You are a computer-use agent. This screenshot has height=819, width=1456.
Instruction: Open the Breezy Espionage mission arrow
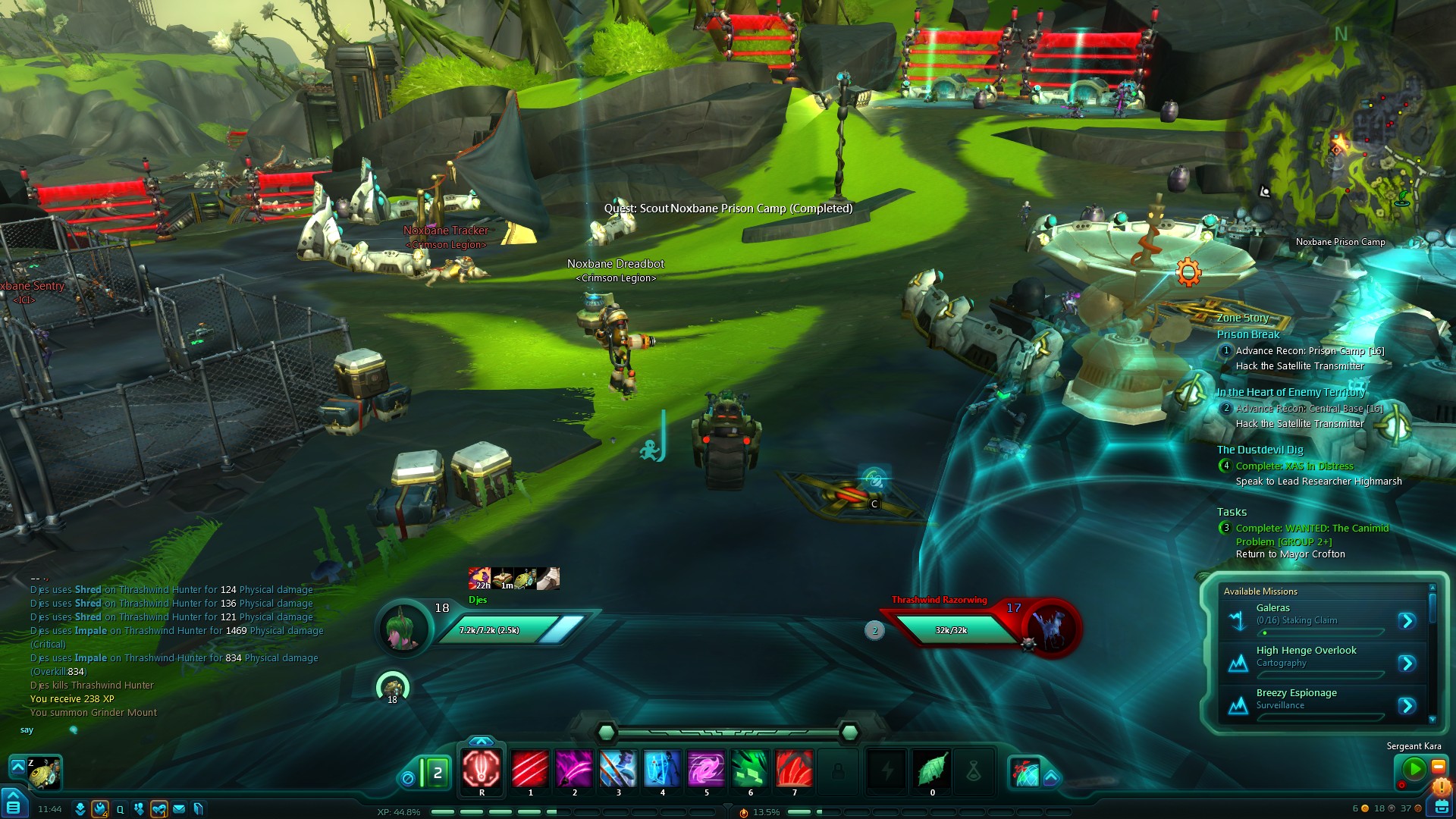(x=1407, y=706)
